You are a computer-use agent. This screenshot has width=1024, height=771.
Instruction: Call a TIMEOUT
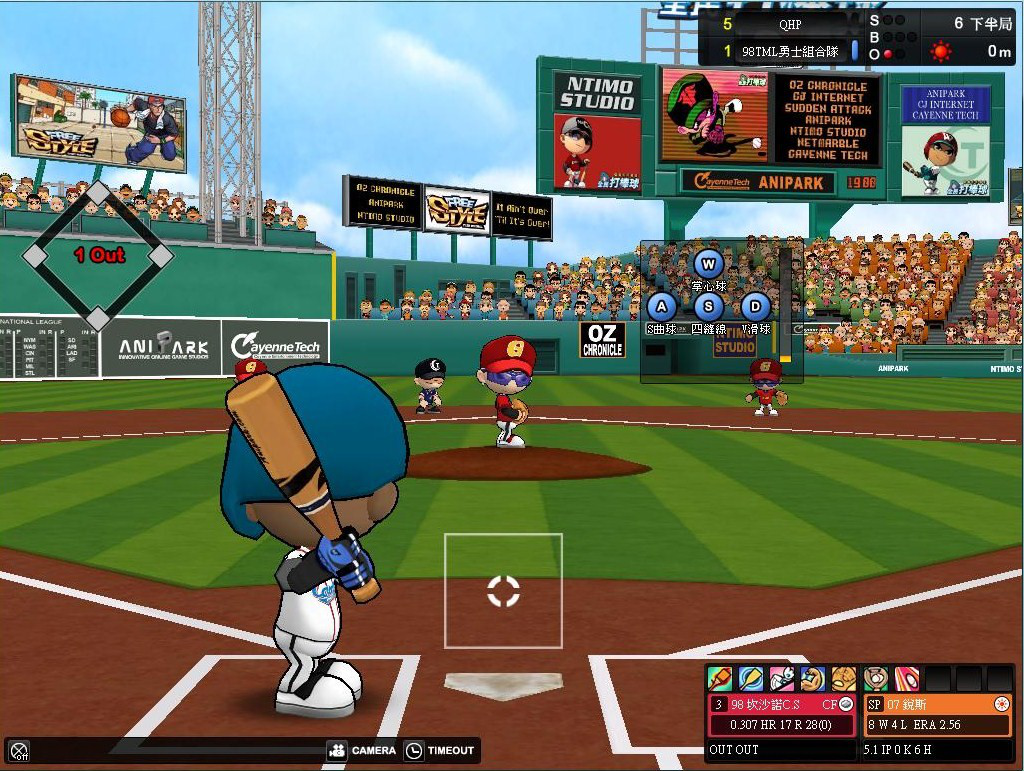(440, 750)
